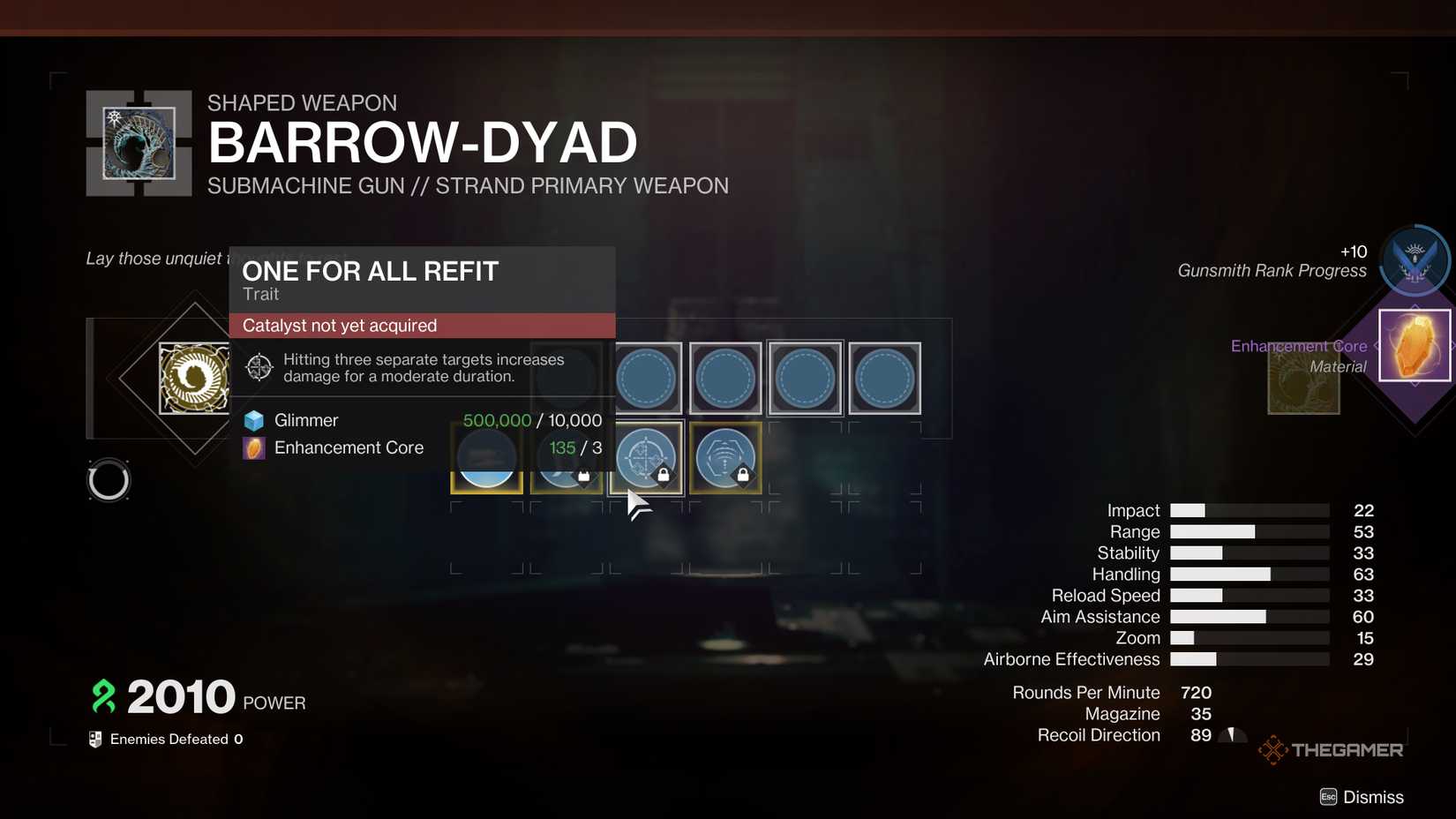Click the Glimmer icon in the cost tooltip
The image size is (1456, 819).
tap(253, 420)
